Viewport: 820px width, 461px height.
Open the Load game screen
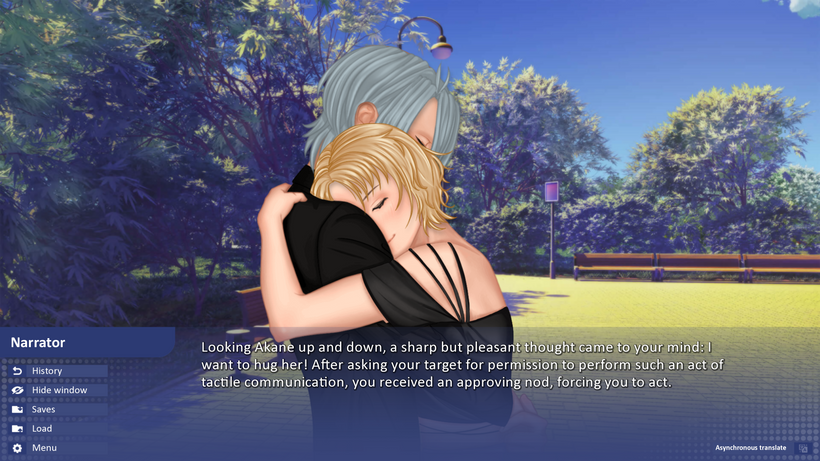41,429
